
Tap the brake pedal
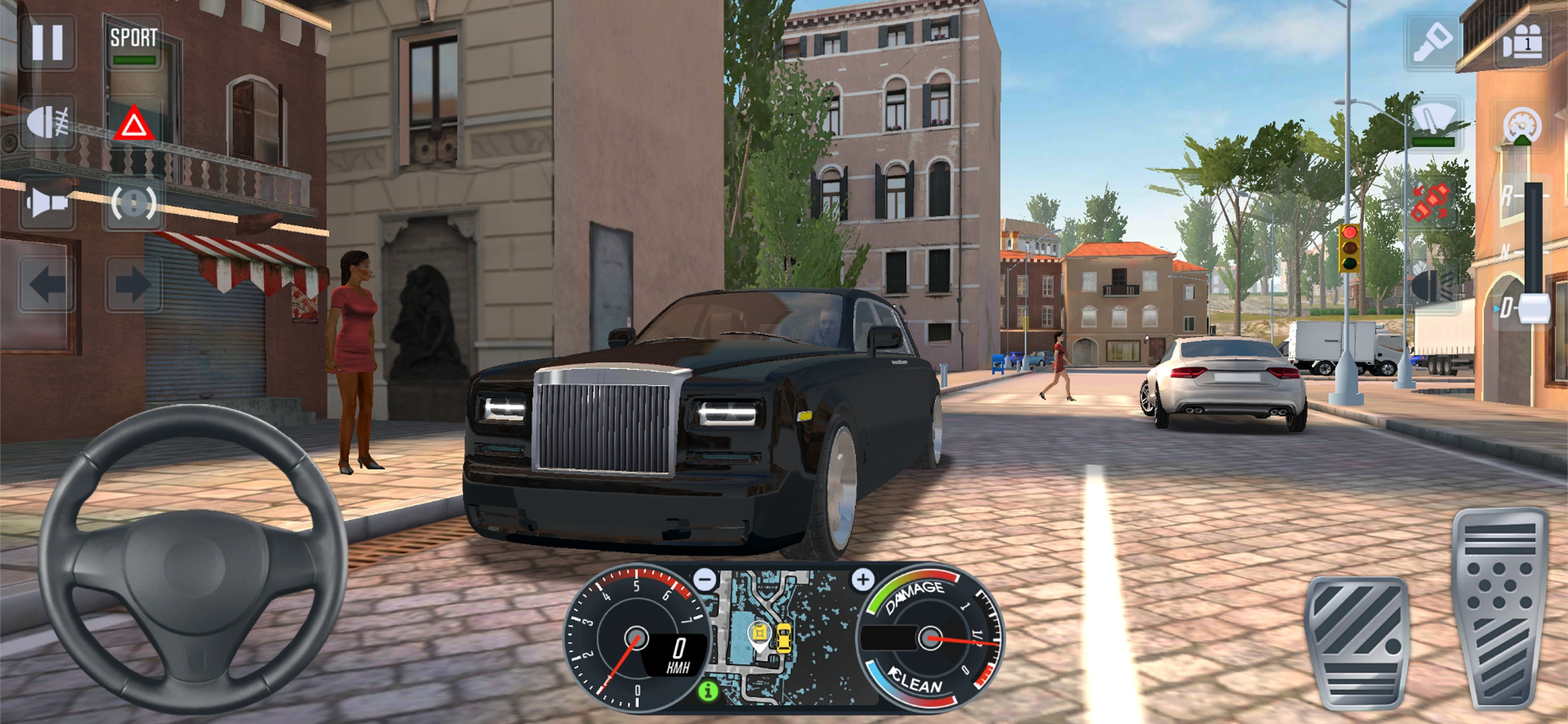coord(1358,642)
